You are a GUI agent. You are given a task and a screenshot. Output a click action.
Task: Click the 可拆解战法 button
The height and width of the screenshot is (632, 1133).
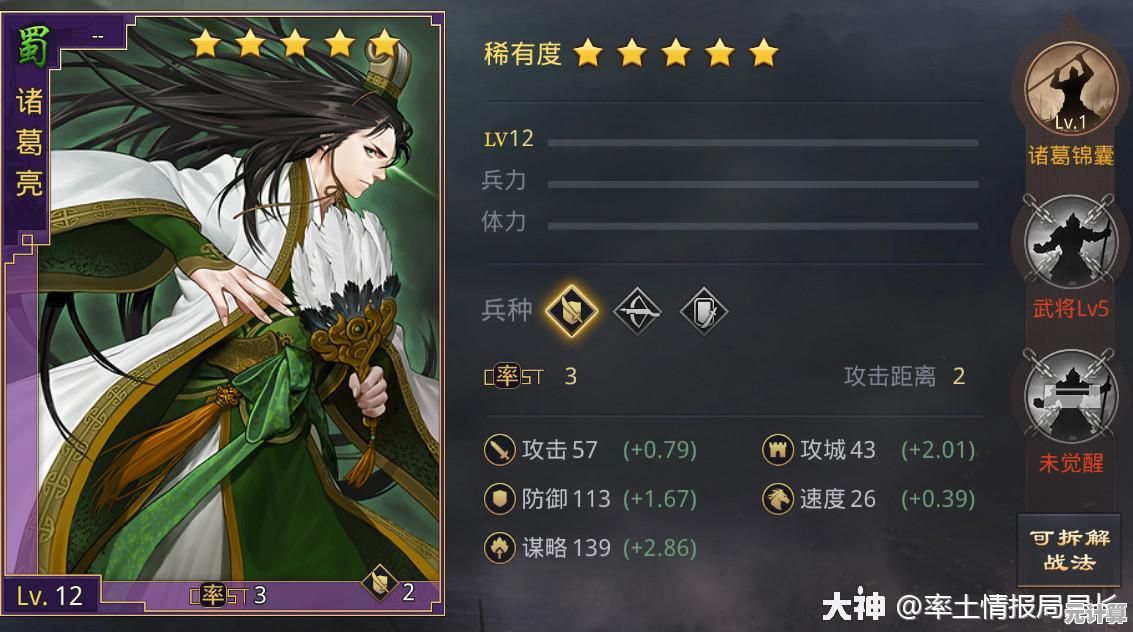[1069, 549]
